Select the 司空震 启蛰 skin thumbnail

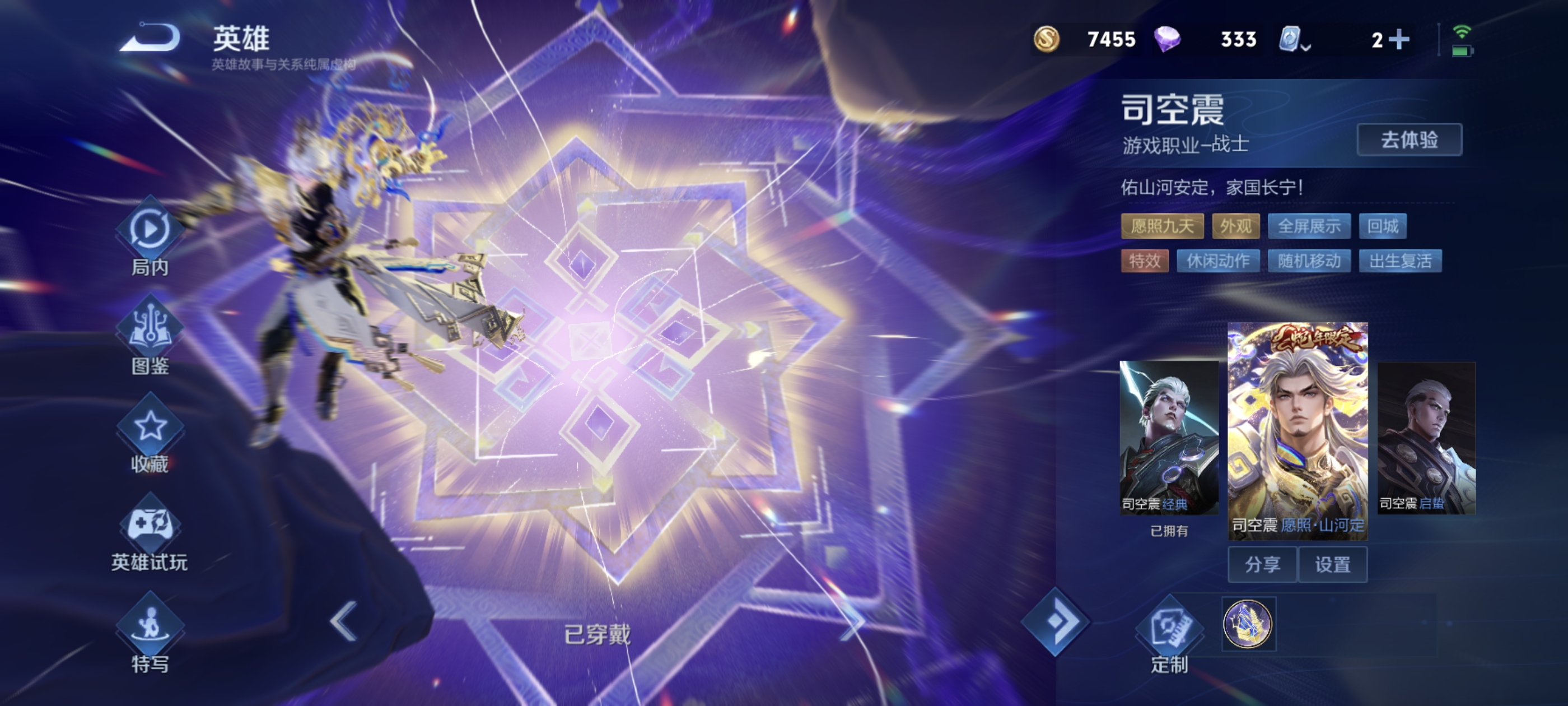[1426, 436]
